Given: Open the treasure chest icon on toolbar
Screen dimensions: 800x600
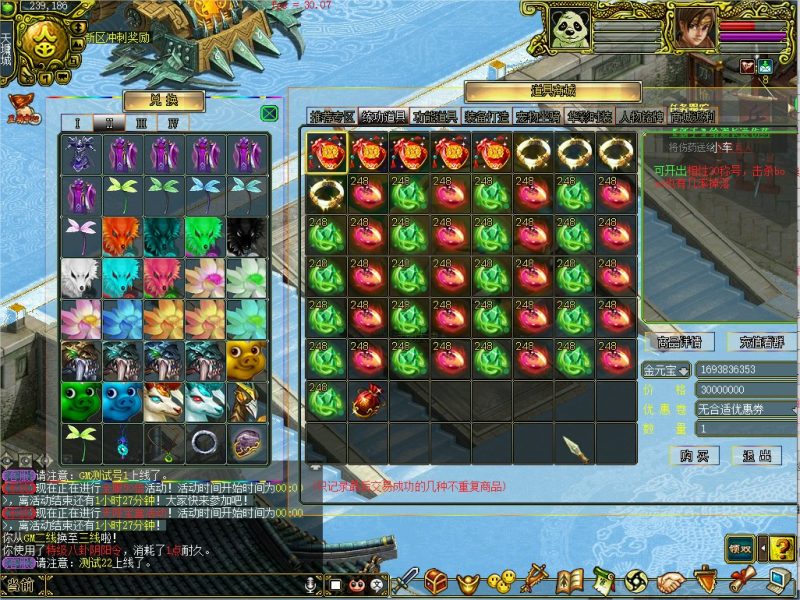Looking at the screenshot, I should click(436, 580).
